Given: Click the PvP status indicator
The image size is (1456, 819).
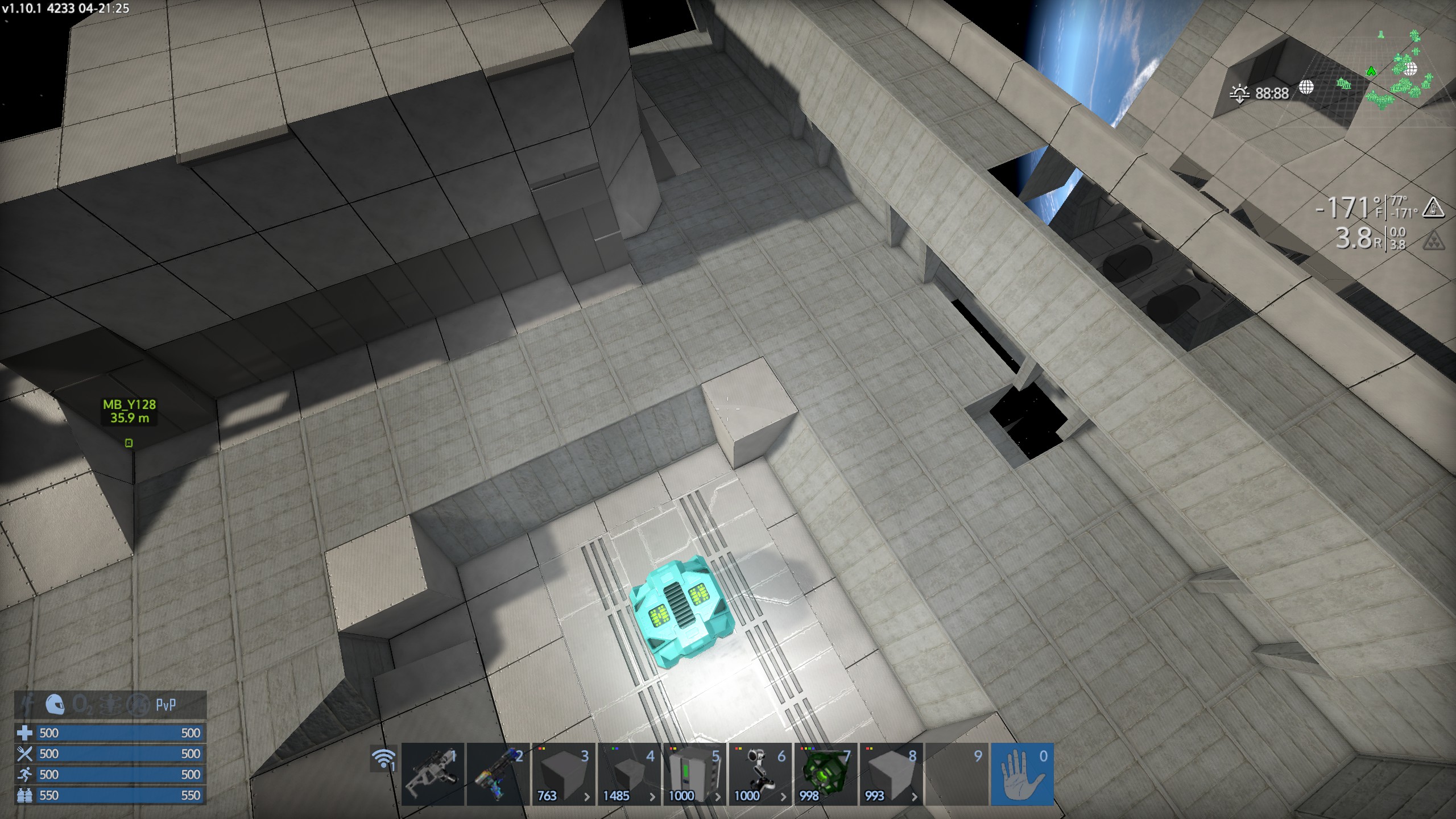Looking at the screenshot, I should [x=166, y=705].
